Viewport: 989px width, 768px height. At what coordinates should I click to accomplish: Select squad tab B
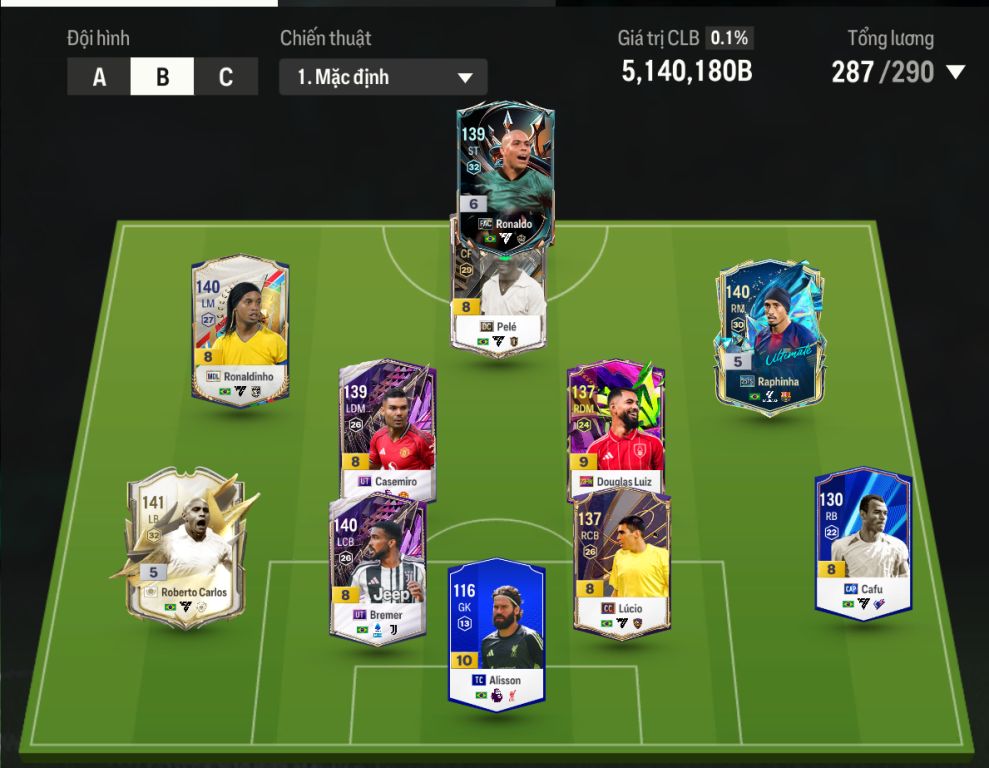[x=162, y=77]
